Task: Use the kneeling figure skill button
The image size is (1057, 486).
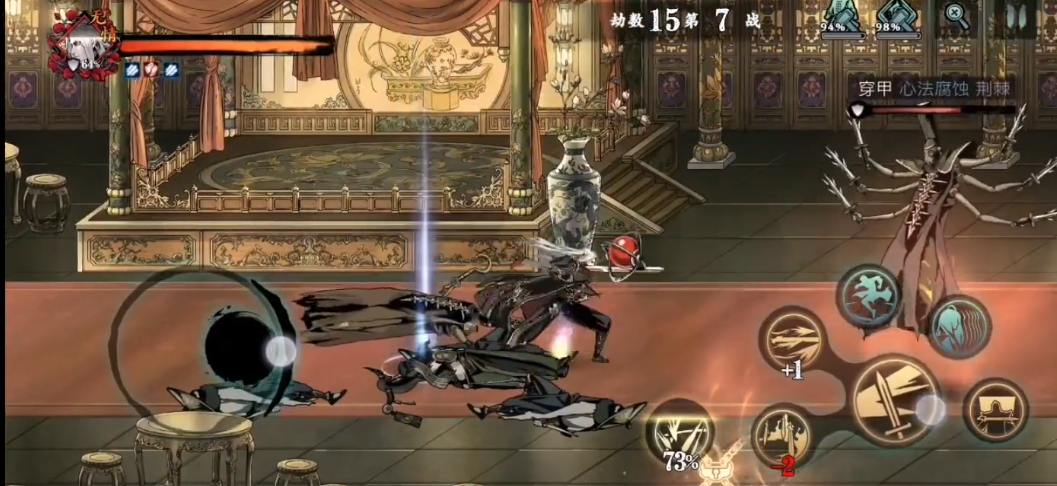Action: [994, 409]
